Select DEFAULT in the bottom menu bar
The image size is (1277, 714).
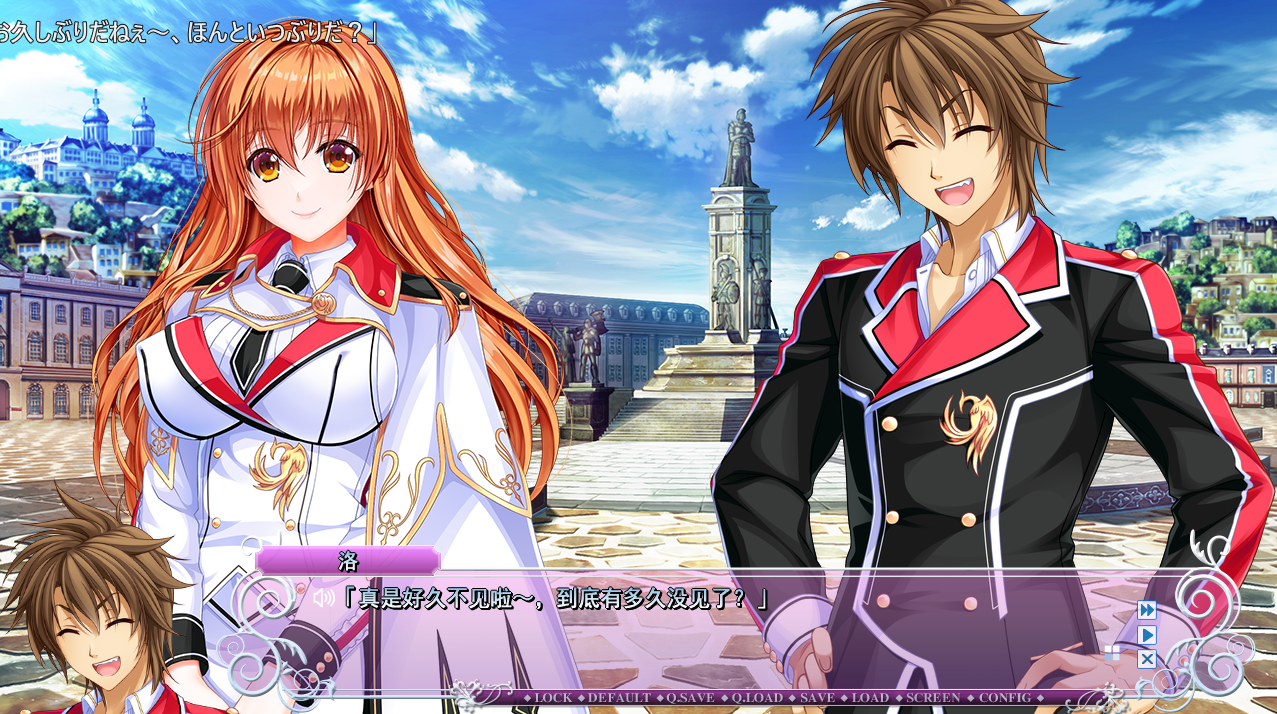pos(619,697)
